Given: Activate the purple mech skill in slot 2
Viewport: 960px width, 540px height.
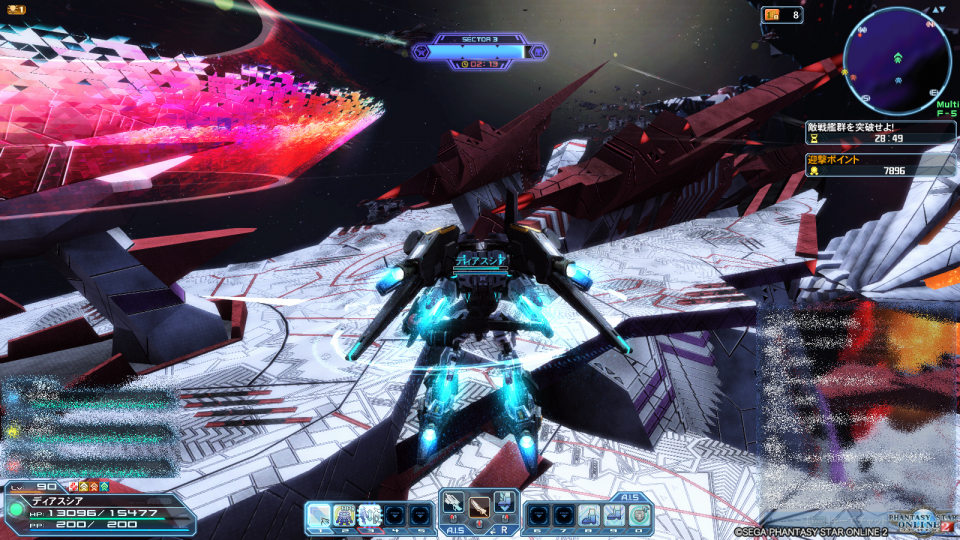Looking at the screenshot, I should coord(345,515).
